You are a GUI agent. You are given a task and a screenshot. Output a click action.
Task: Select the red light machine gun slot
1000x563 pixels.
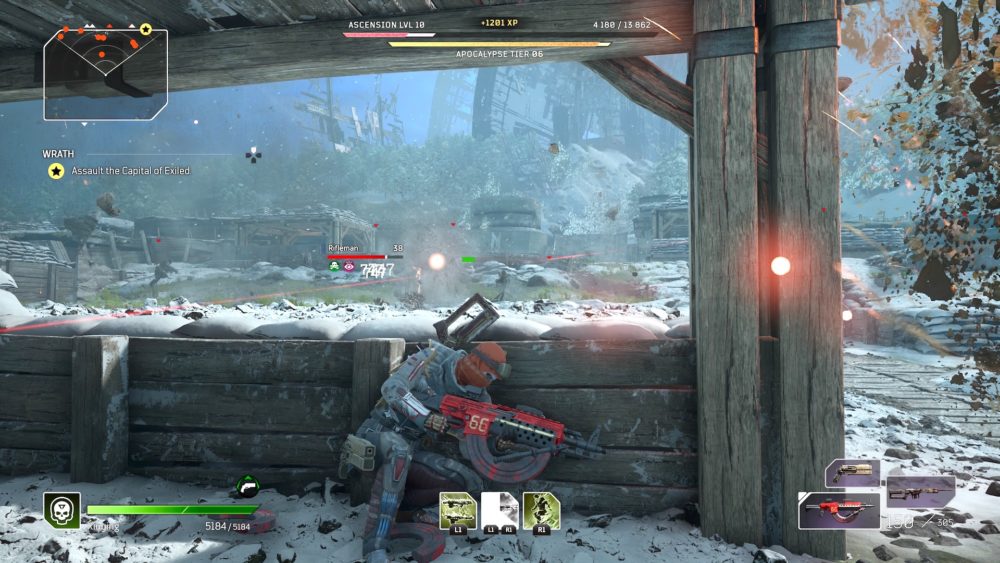[x=838, y=510]
